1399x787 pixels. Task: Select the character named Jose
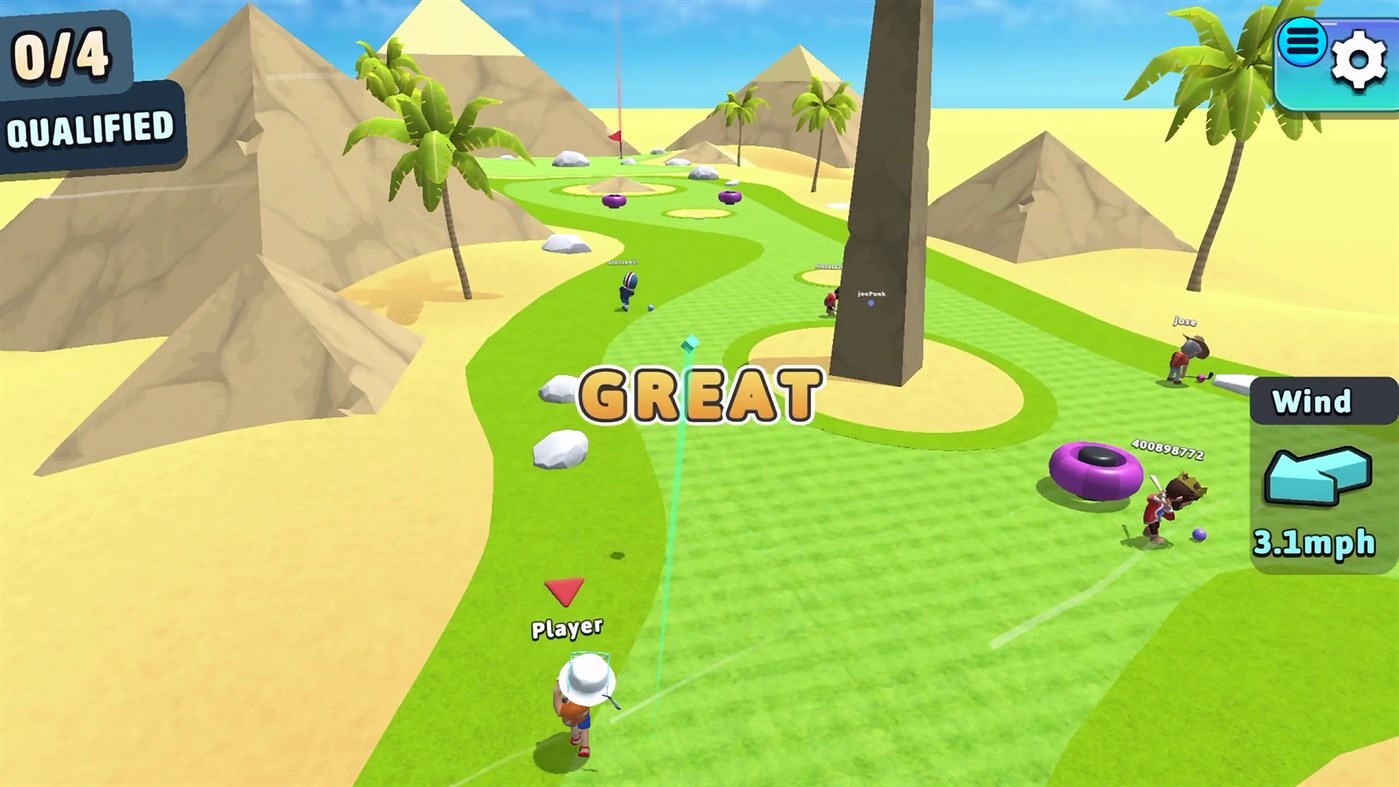(1186, 355)
